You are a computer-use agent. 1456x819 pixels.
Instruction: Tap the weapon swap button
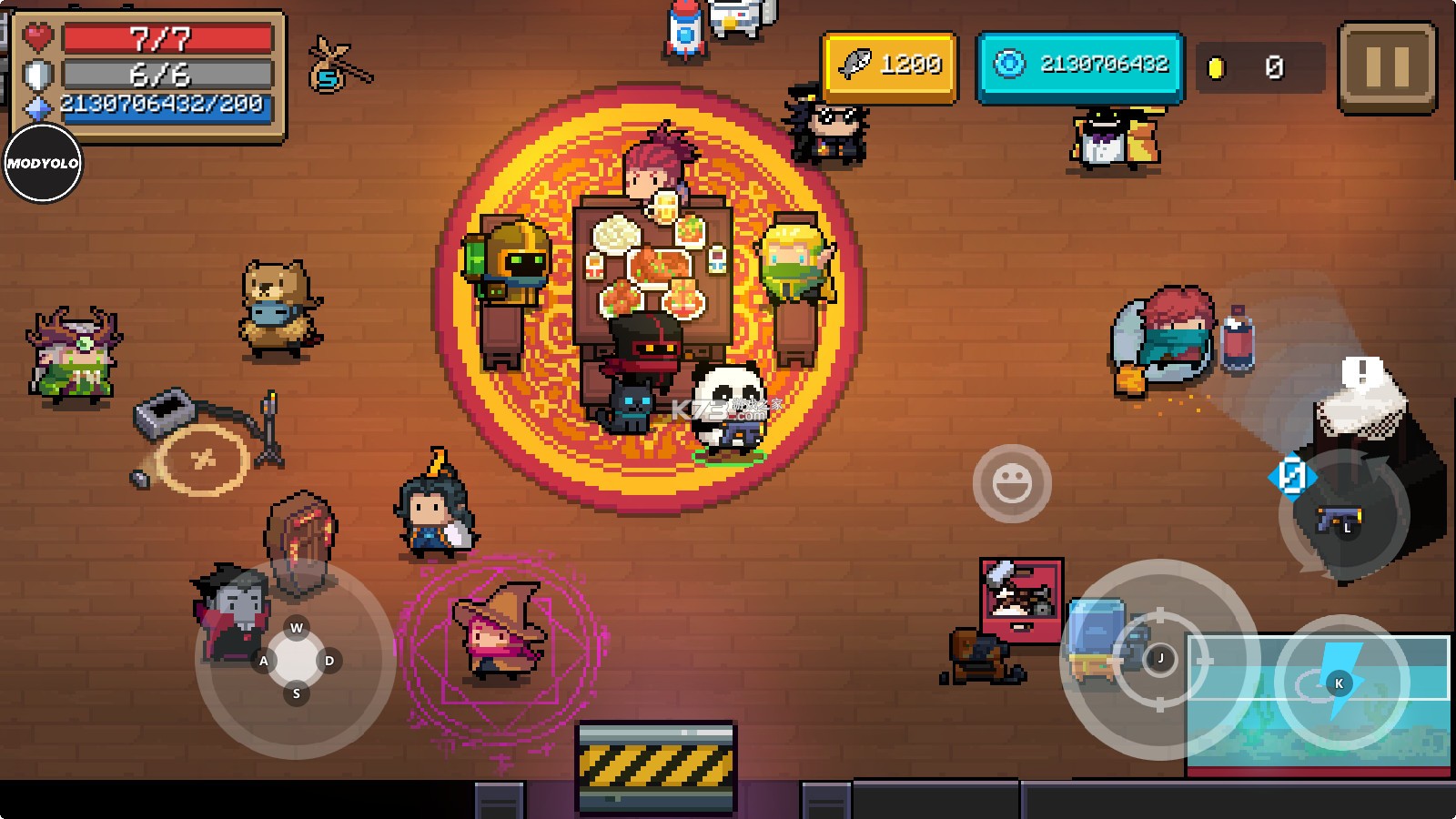(1343, 519)
